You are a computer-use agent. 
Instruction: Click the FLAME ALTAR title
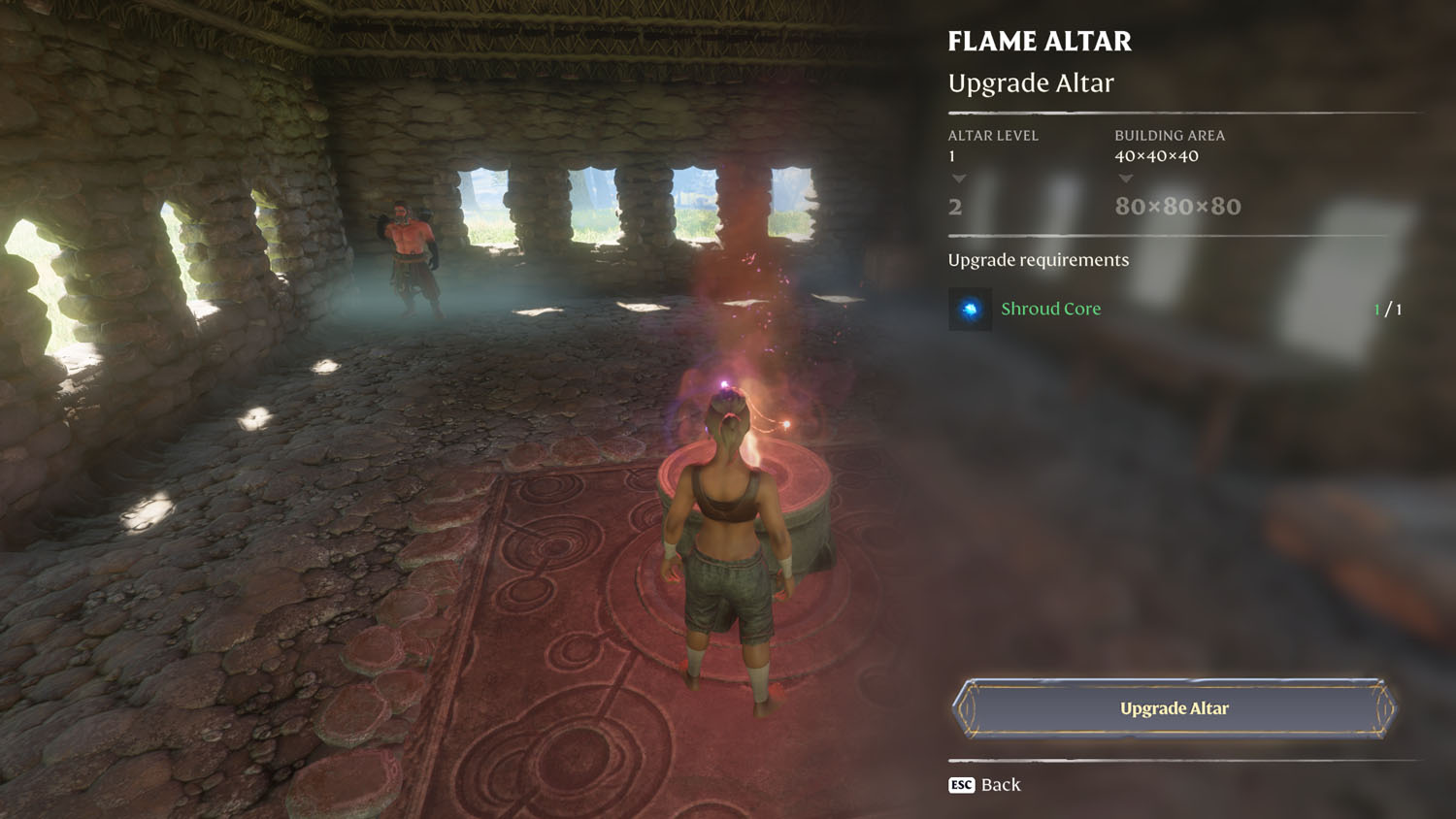[x=1040, y=41]
